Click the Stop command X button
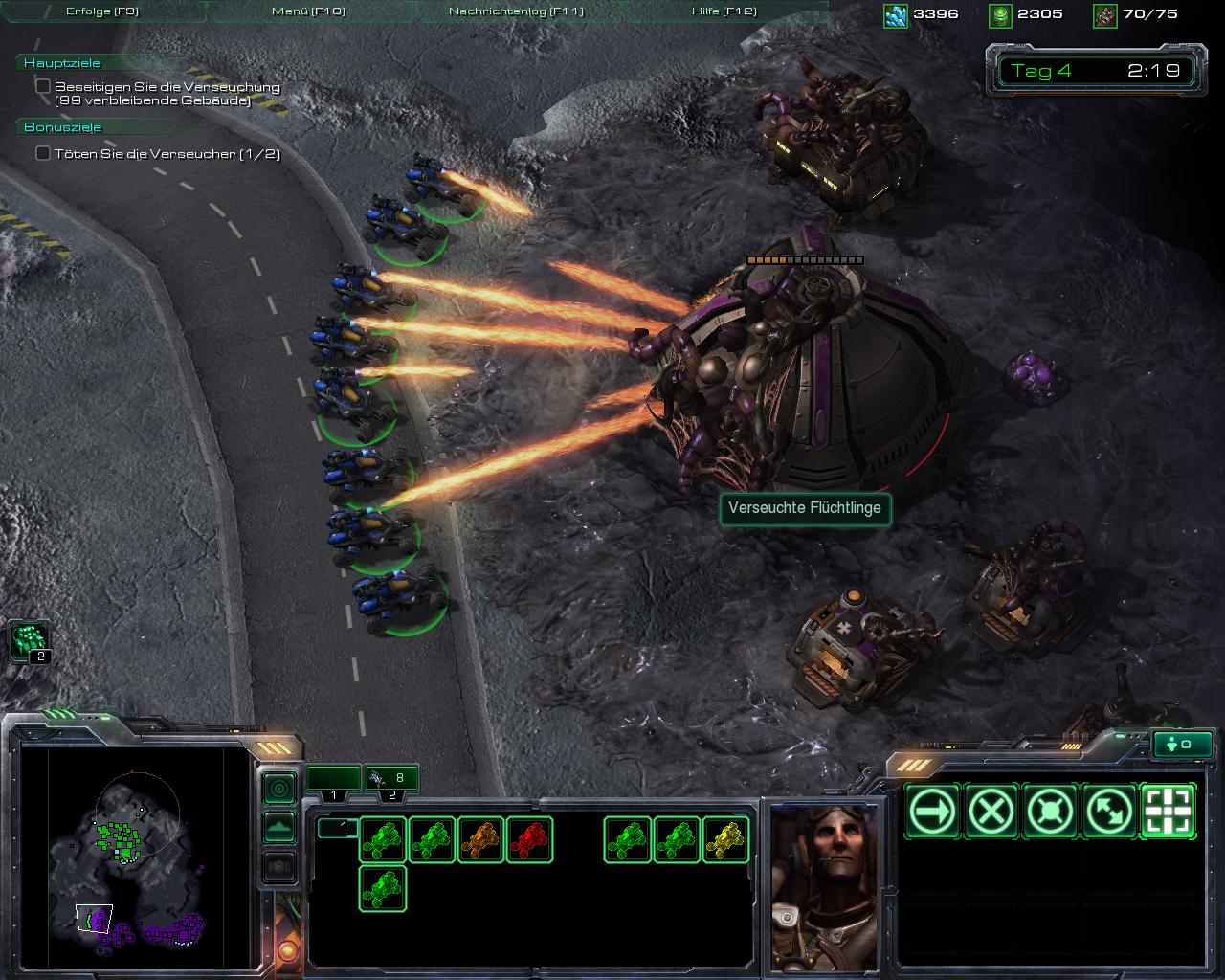Image resolution: width=1225 pixels, height=980 pixels. point(991,812)
